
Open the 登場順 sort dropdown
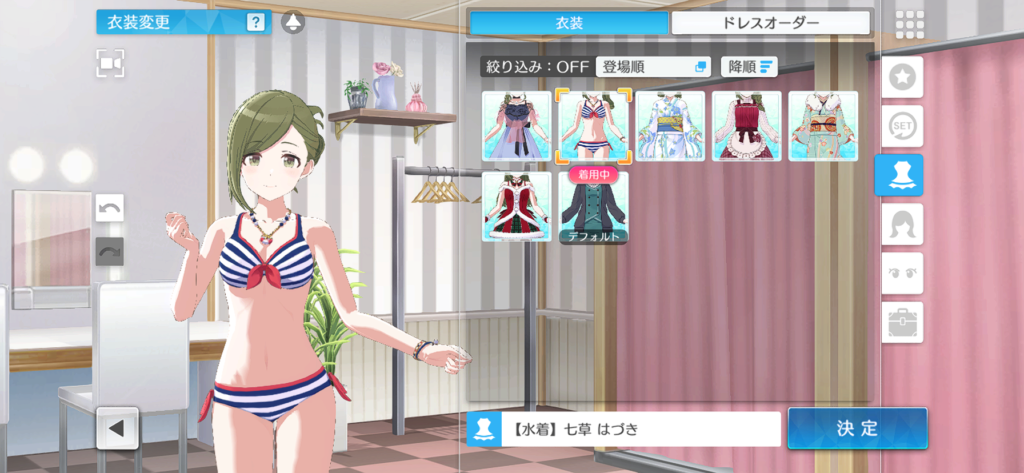[653, 67]
